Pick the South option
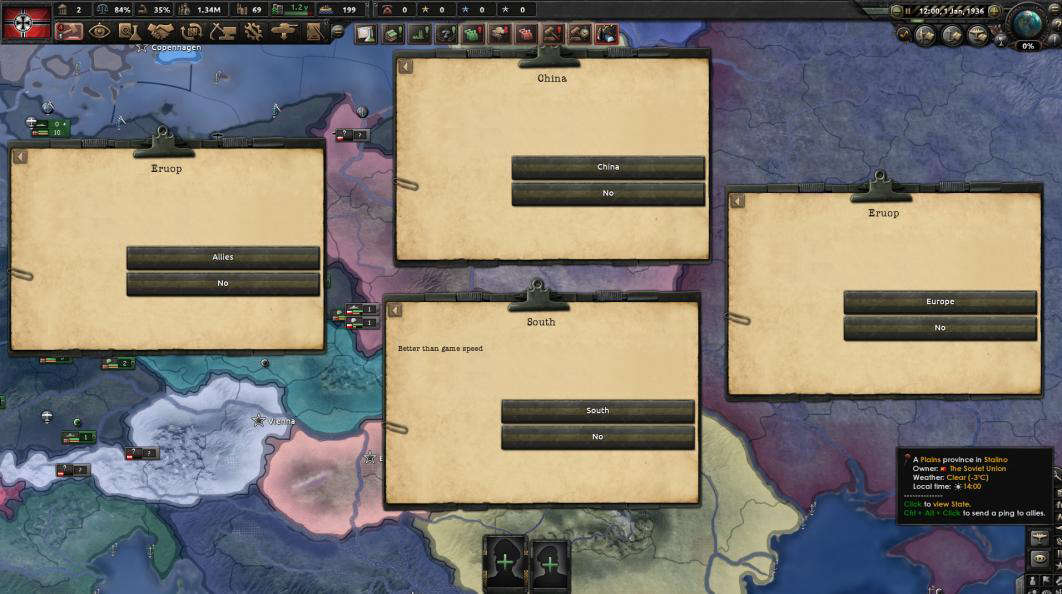Screen dimensions: 1062x594 tap(597, 411)
